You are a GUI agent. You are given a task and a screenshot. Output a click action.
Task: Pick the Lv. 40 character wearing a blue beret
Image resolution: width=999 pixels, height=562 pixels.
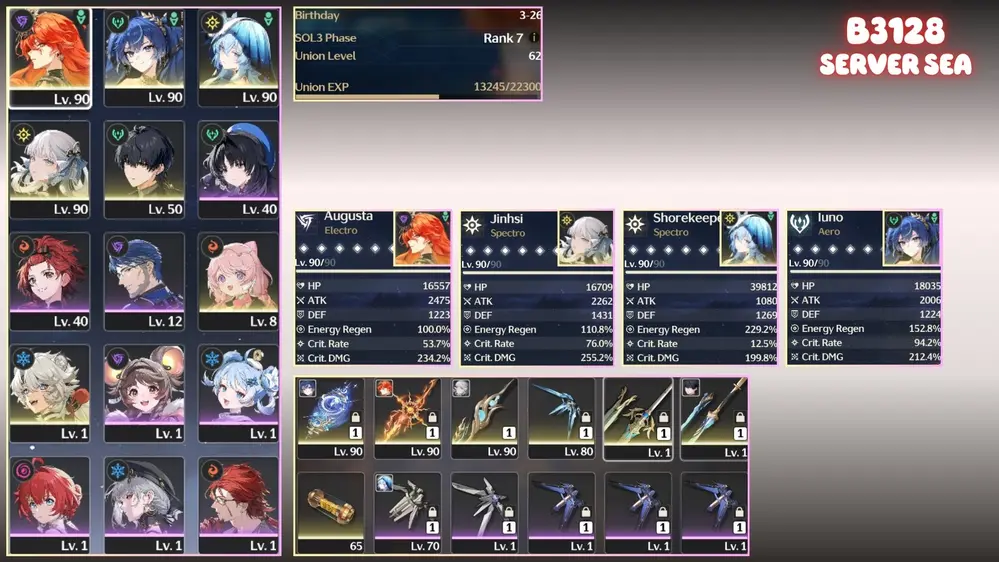point(238,170)
